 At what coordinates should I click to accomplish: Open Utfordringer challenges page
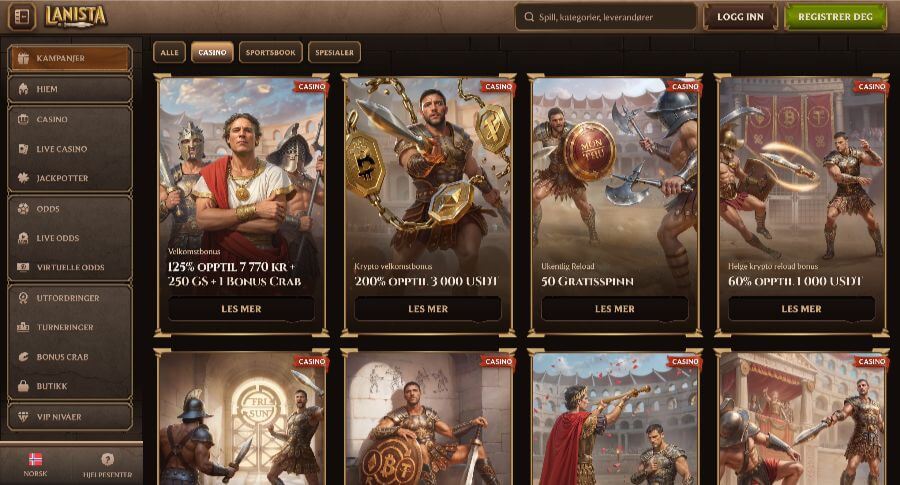click(x=69, y=297)
